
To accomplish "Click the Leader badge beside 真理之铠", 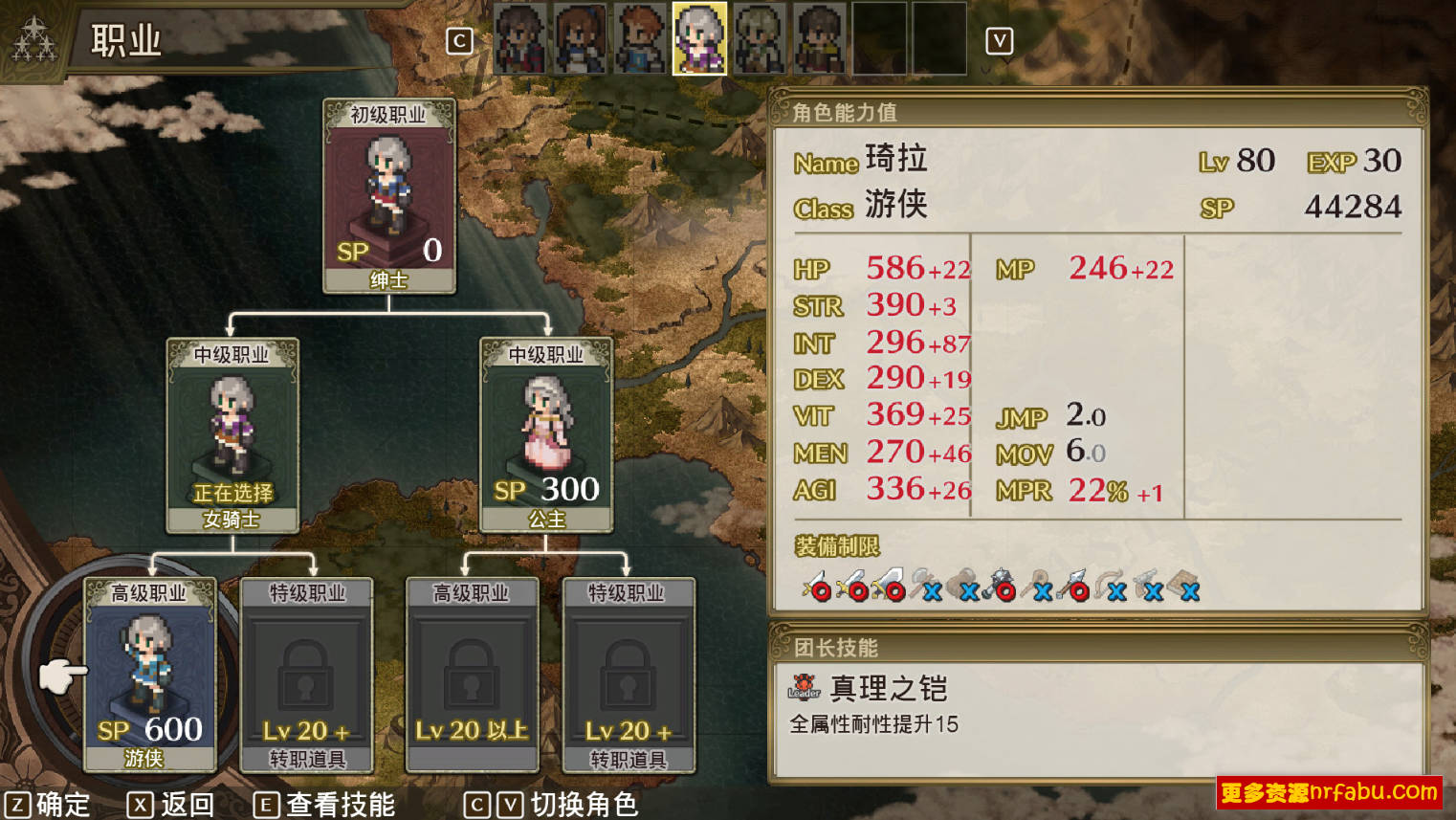I will pos(805,689).
